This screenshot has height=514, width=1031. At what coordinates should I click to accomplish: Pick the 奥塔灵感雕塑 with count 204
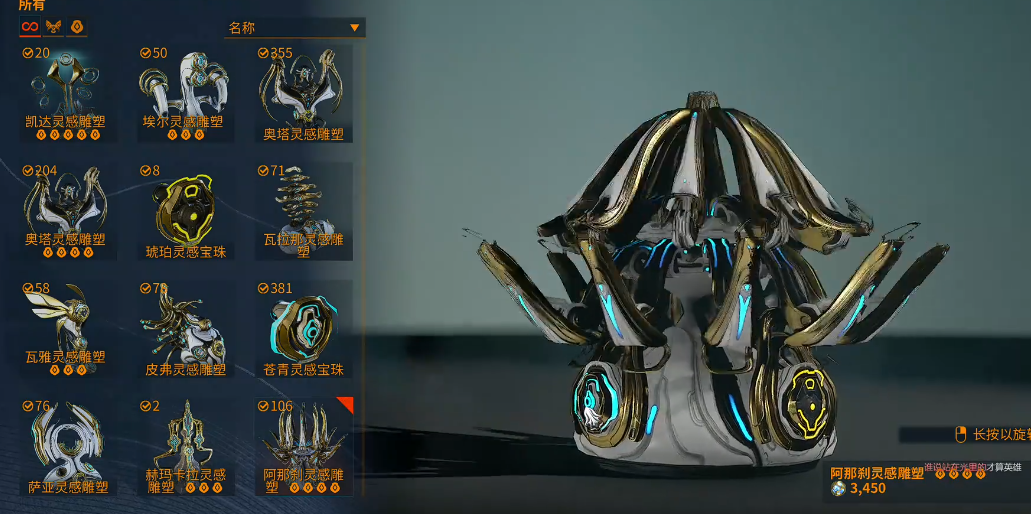pos(65,209)
